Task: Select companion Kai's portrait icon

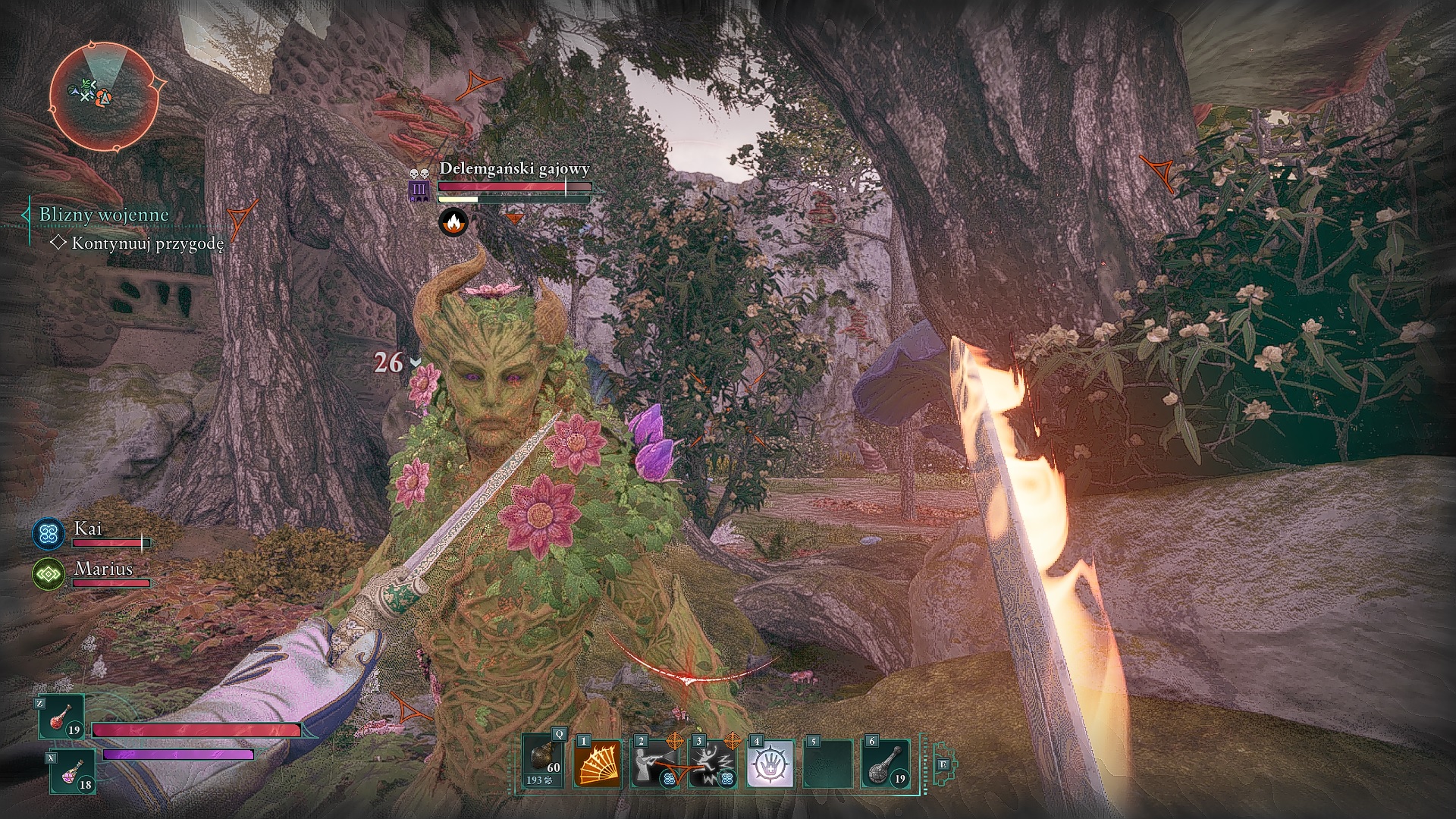Action: point(49,533)
